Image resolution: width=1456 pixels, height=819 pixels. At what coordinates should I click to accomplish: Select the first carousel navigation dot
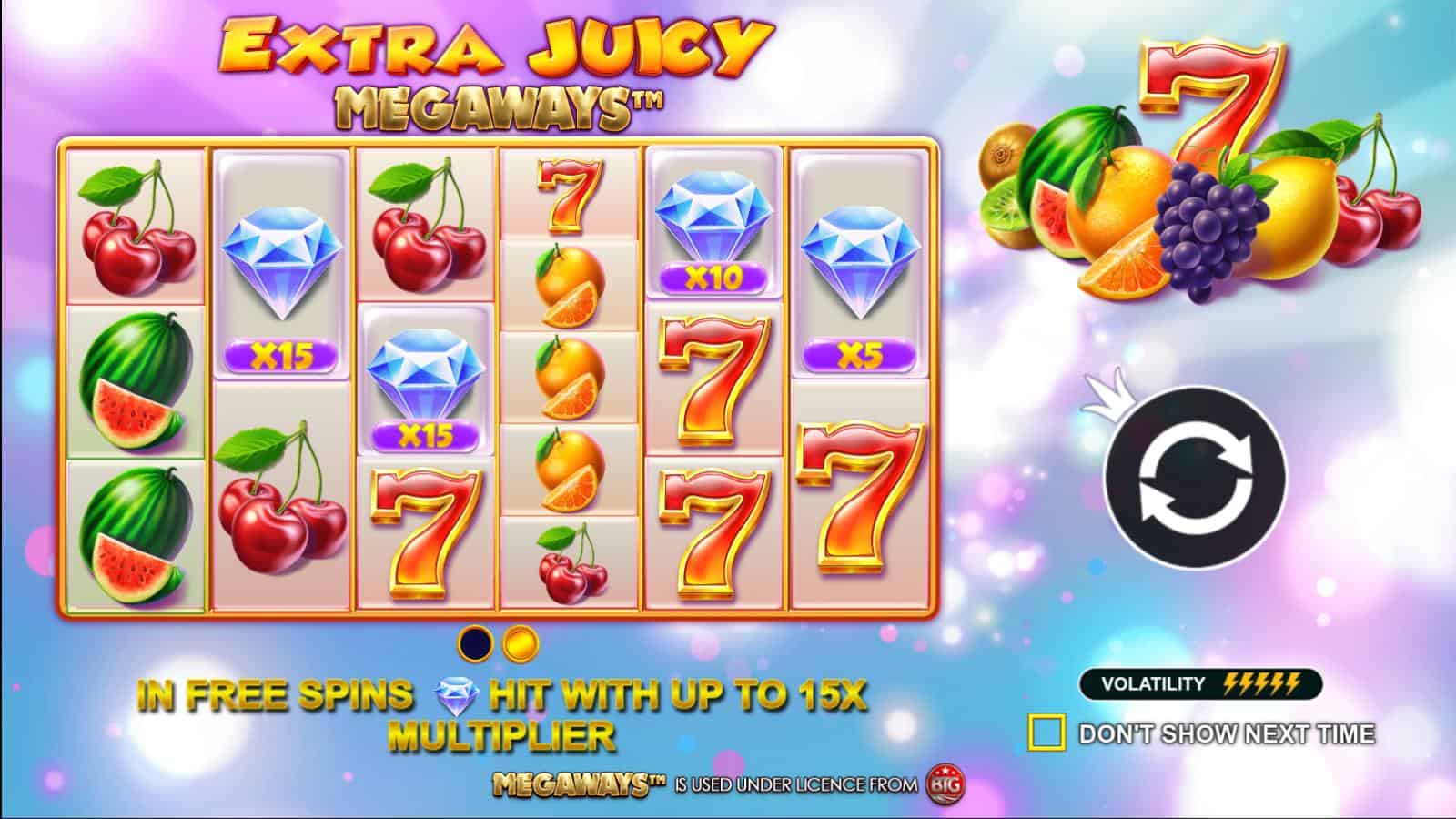tap(474, 642)
